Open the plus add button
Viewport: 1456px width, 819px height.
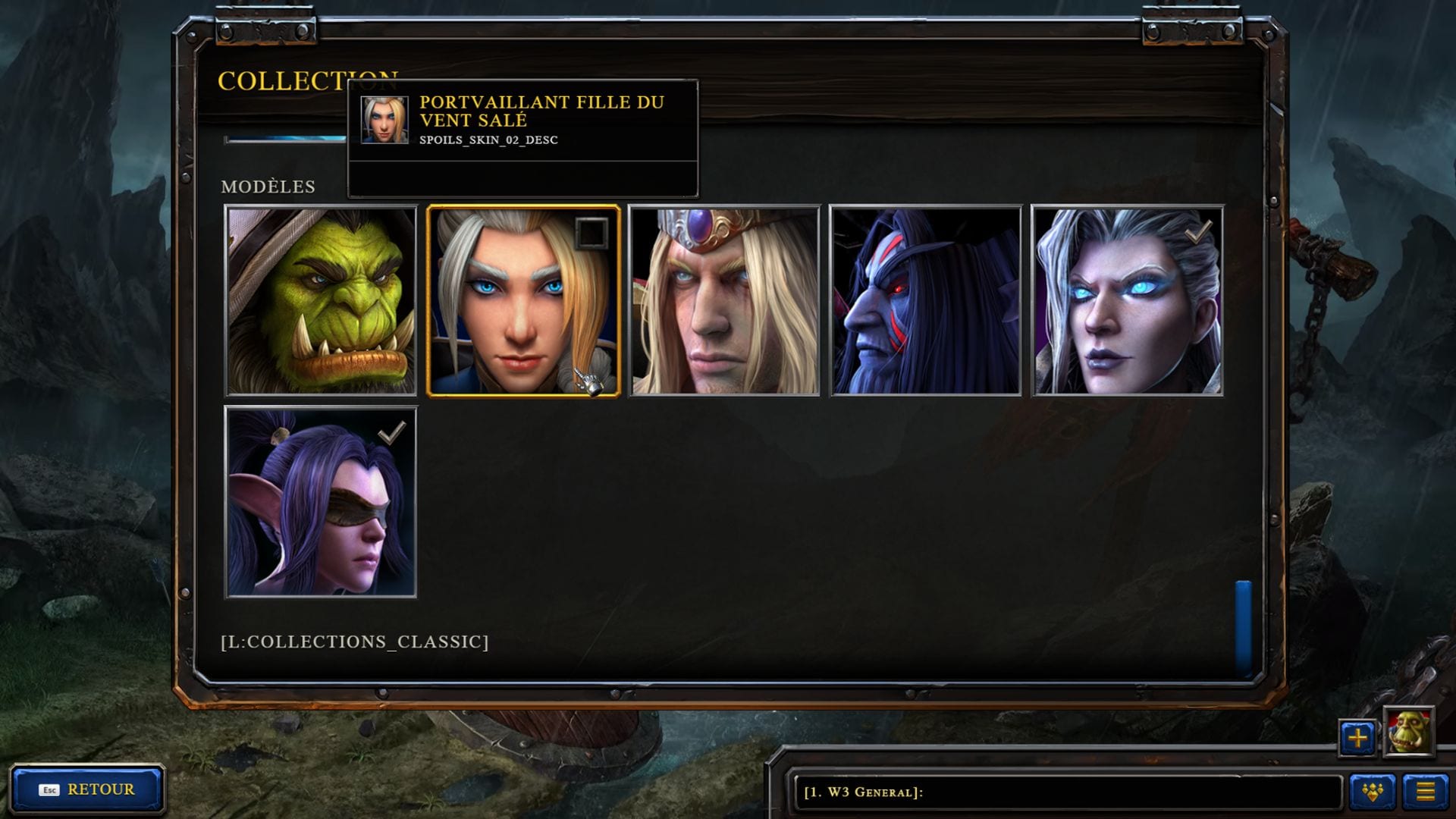pyautogui.click(x=1357, y=737)
